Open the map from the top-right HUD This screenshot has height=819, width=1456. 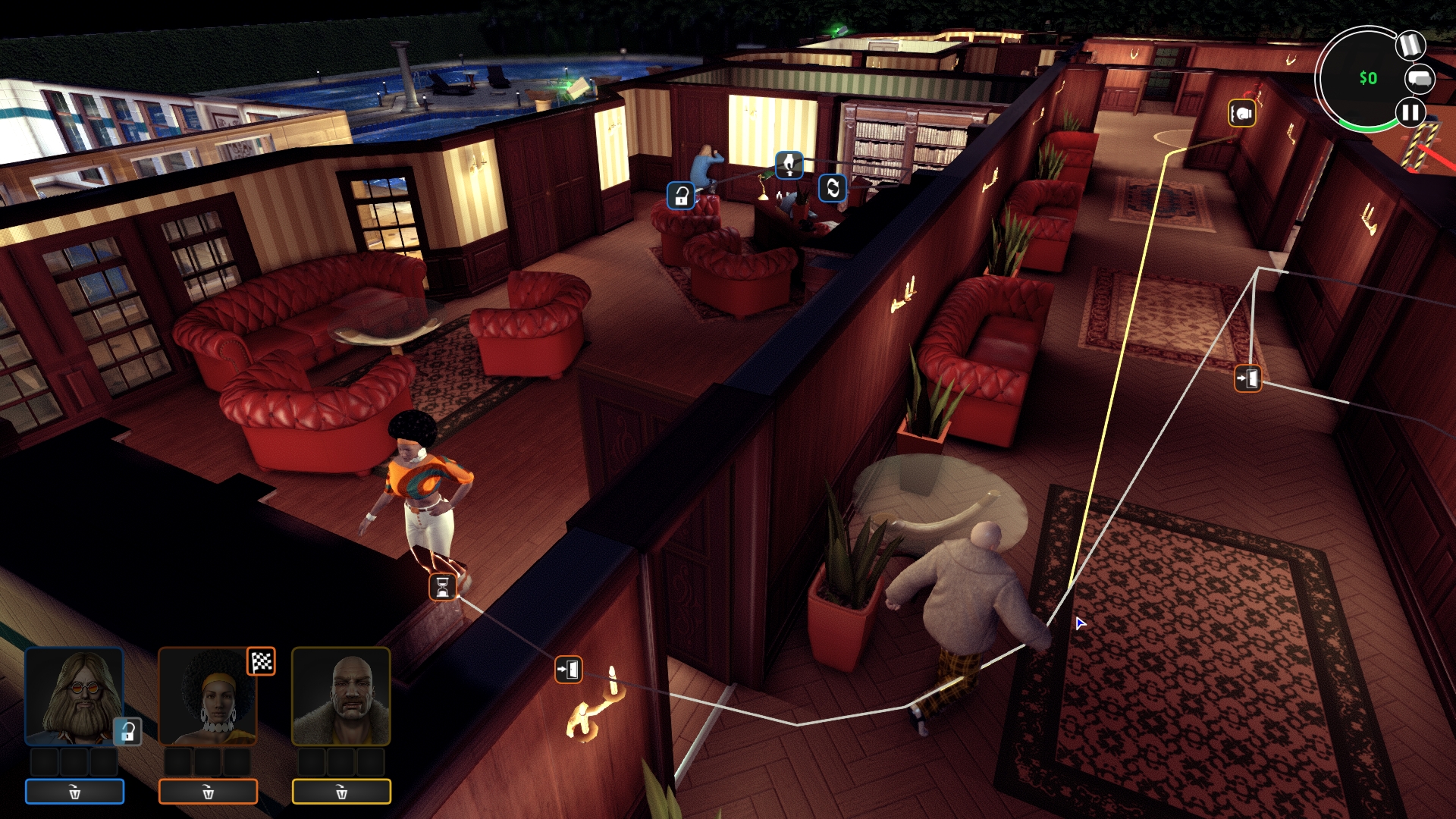(x=1409, y=46)
